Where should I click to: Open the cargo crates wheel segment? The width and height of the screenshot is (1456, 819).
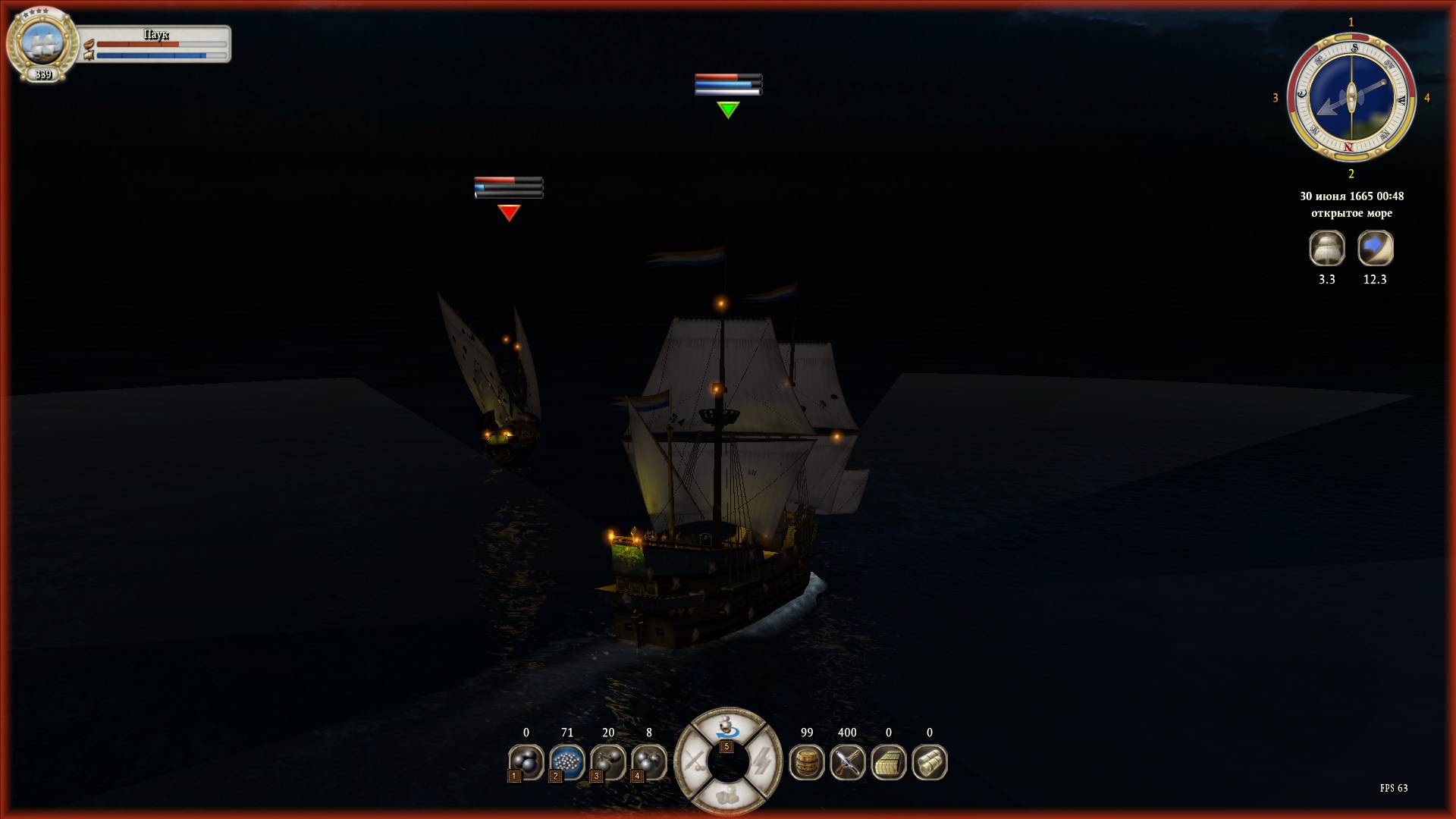727,794
